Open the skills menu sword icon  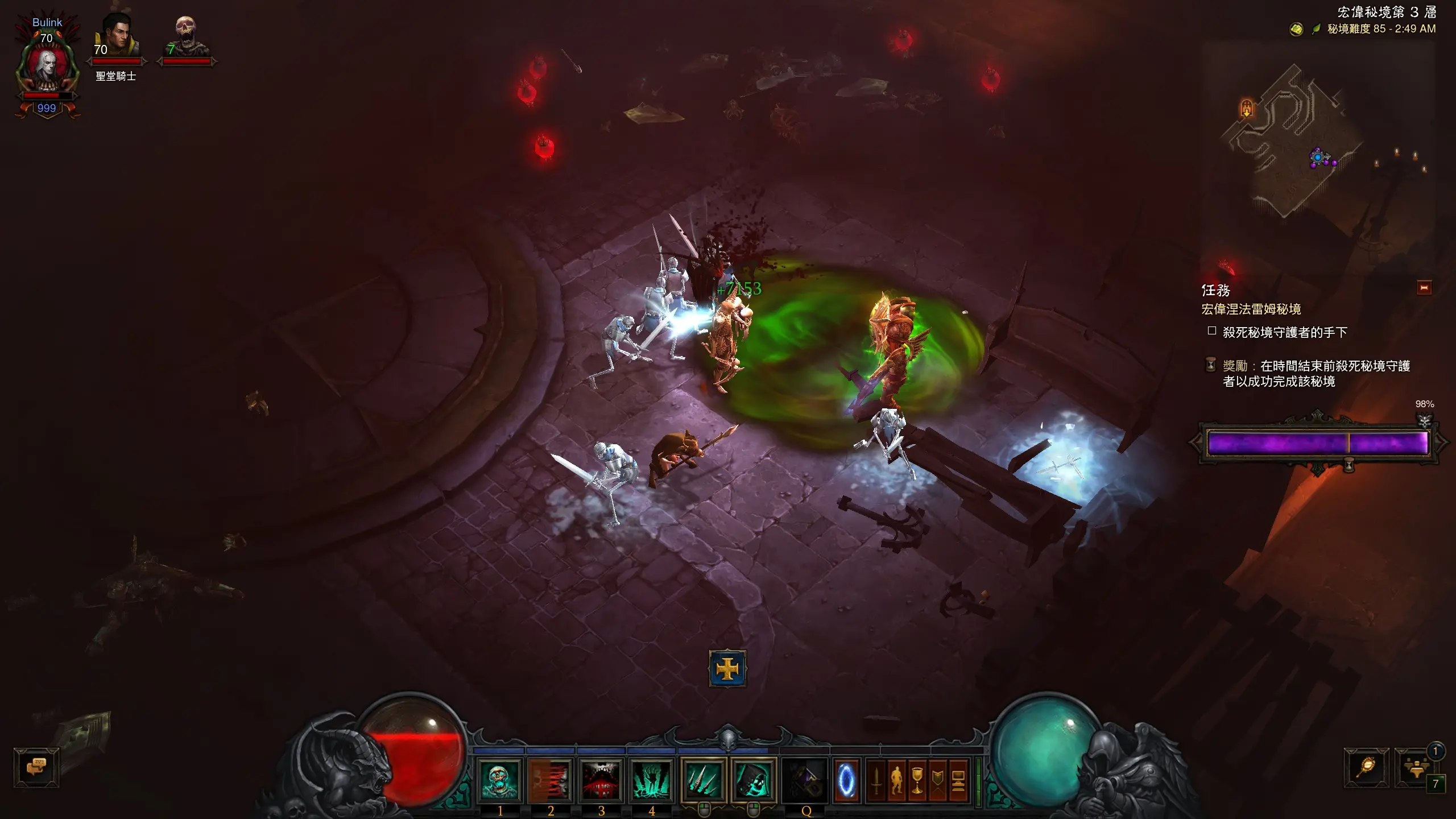876,780
